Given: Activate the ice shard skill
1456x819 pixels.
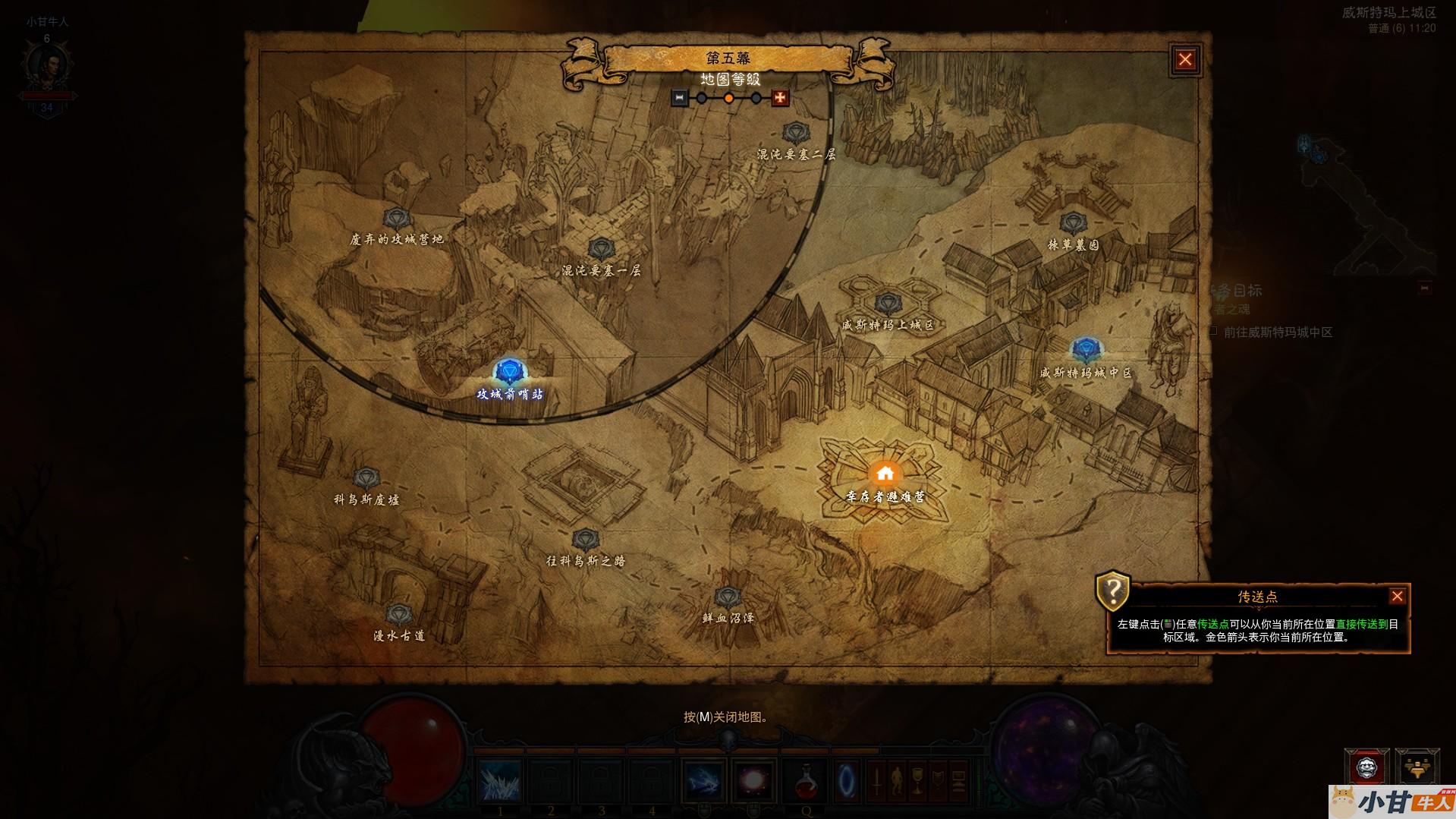Looking at the screenshot, I should click(x=501, y=780).
